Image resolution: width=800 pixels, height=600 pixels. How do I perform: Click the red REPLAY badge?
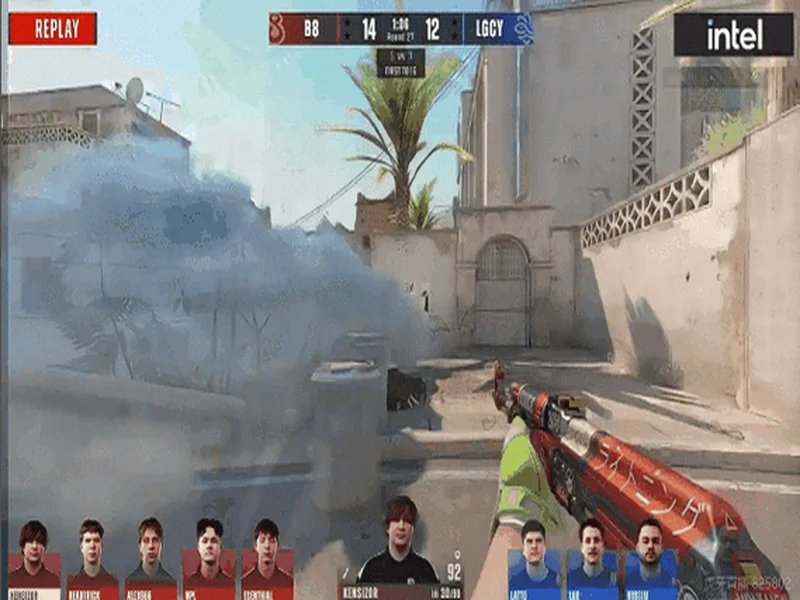tap(53, 29)
